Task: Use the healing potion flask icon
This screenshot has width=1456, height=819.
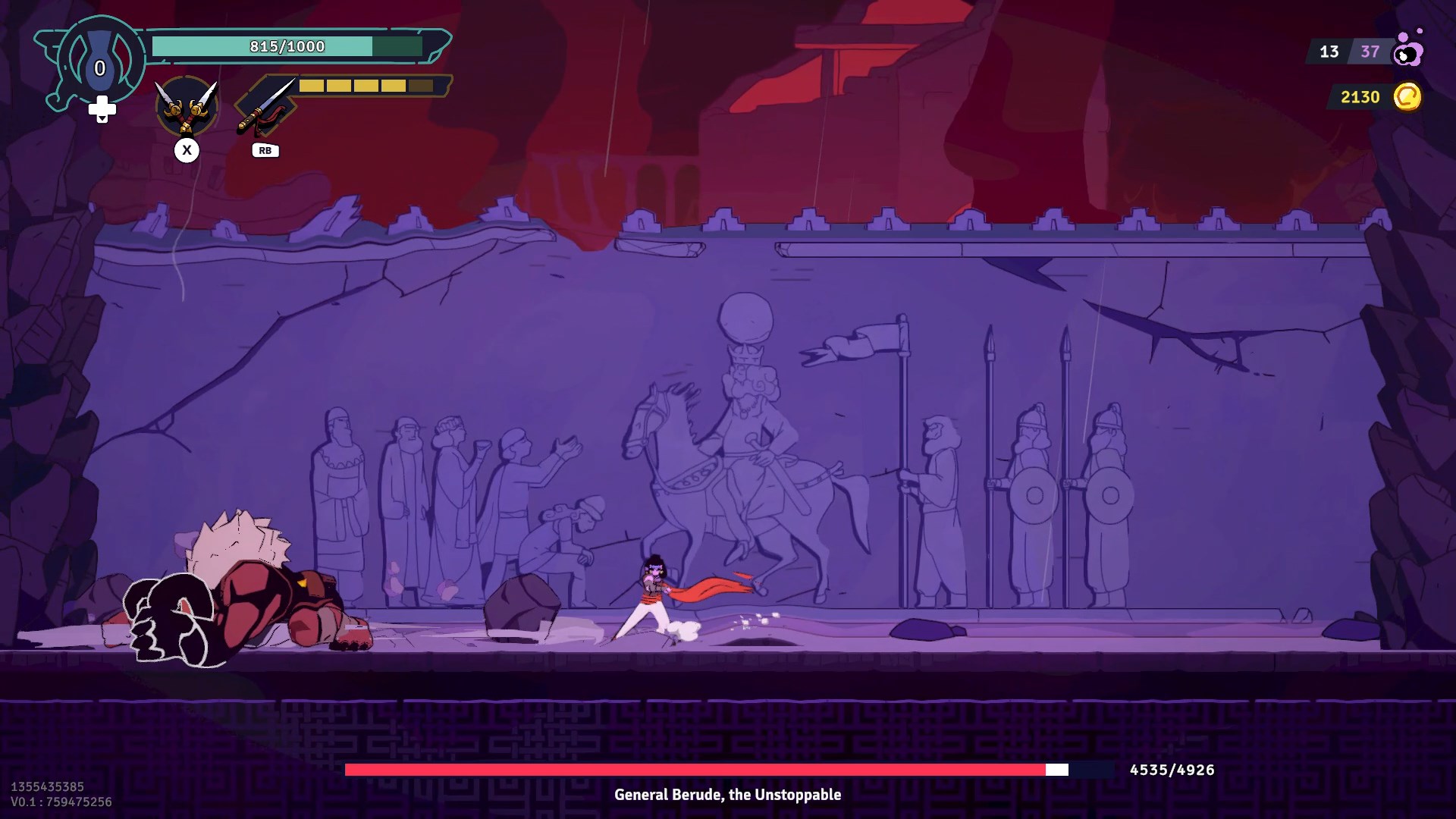Action: [x=99, y=64]
